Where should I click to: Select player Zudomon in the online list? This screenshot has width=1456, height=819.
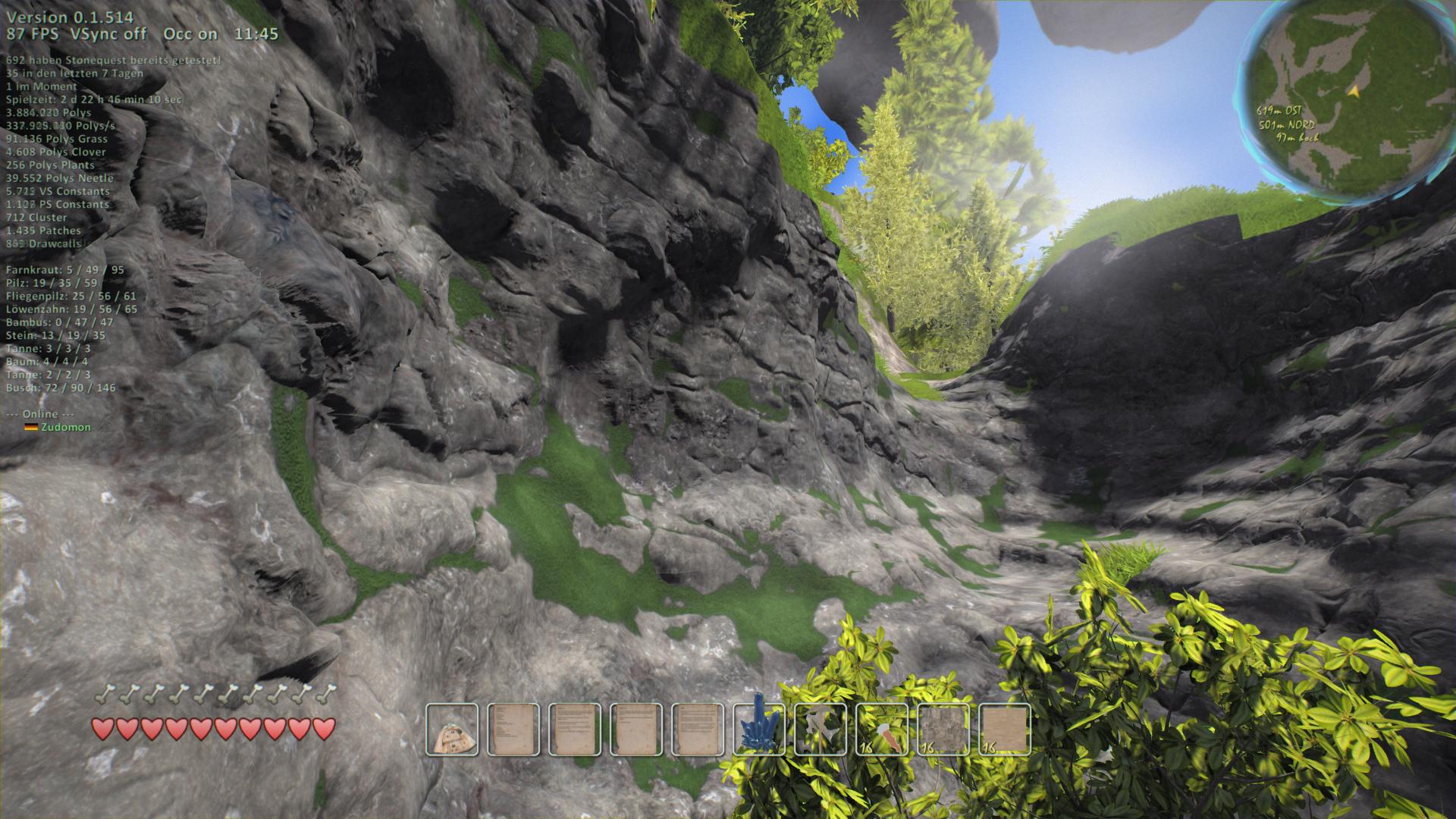tap(66, 427)
